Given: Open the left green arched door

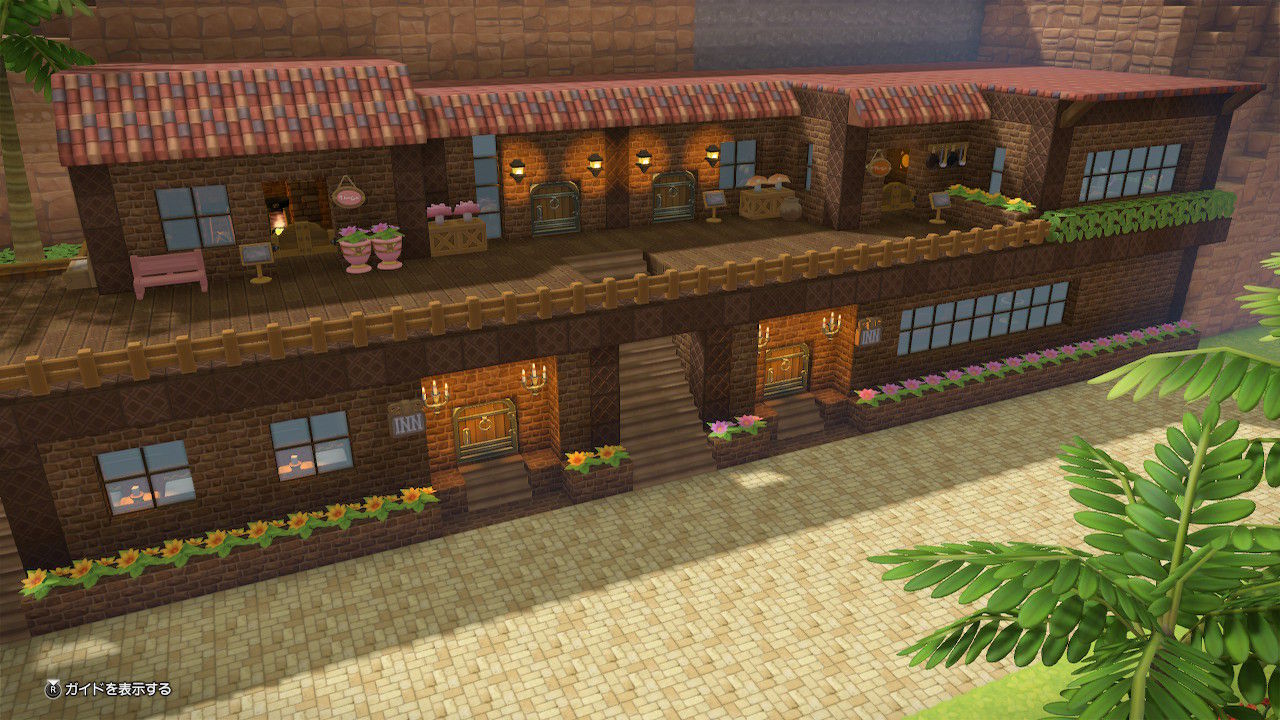Looking at the screenshot, I should 555,206.
